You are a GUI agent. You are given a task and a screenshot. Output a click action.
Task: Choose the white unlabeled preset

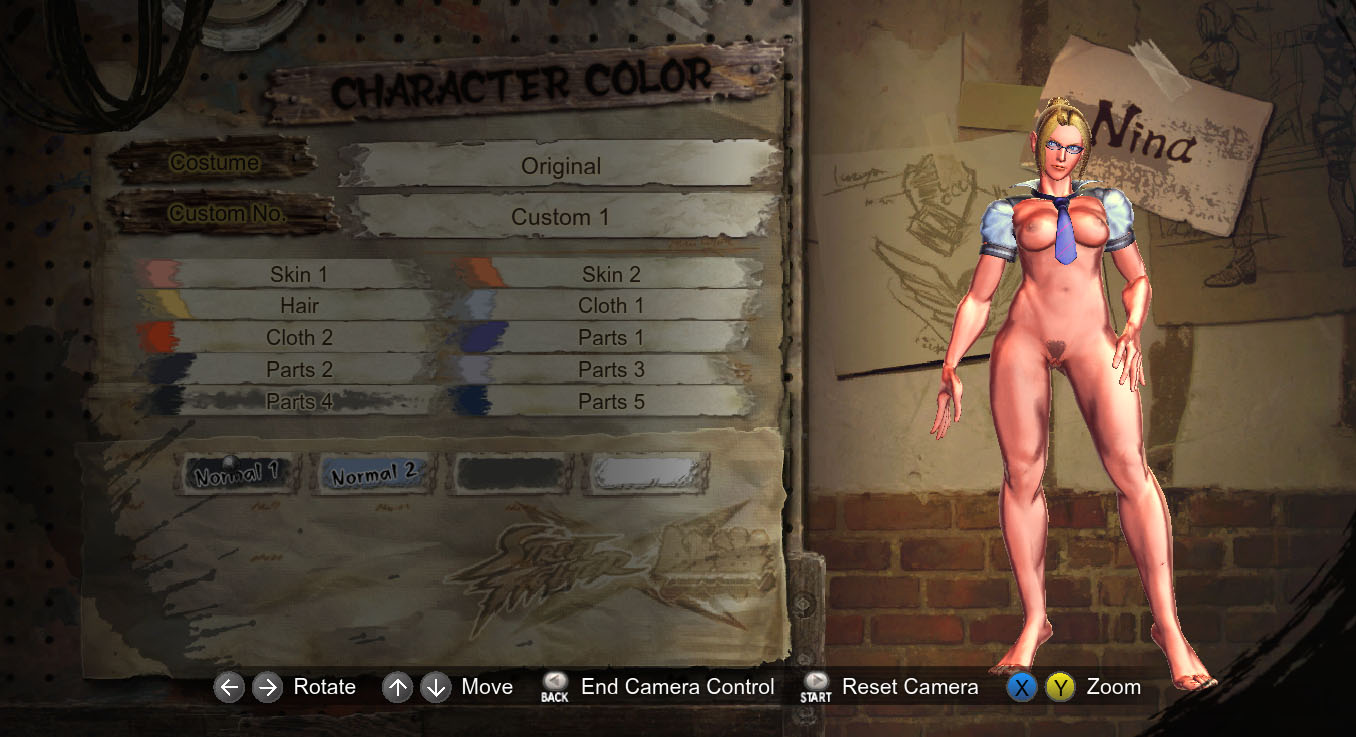[646, 474]
